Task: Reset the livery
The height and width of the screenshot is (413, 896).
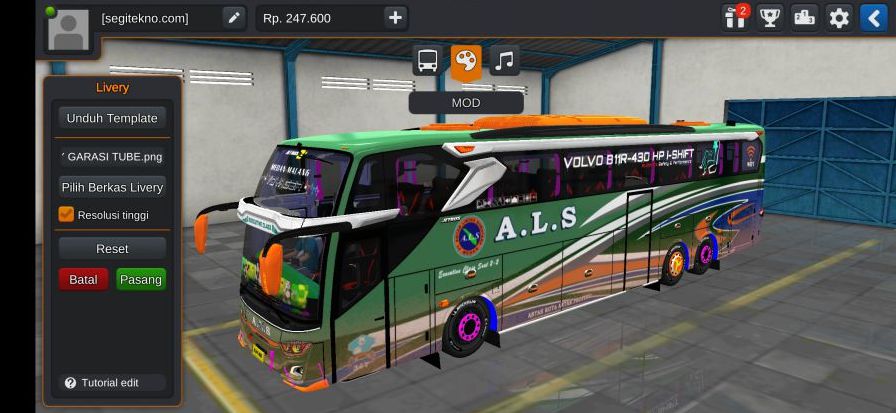Action: click(112, 248)
